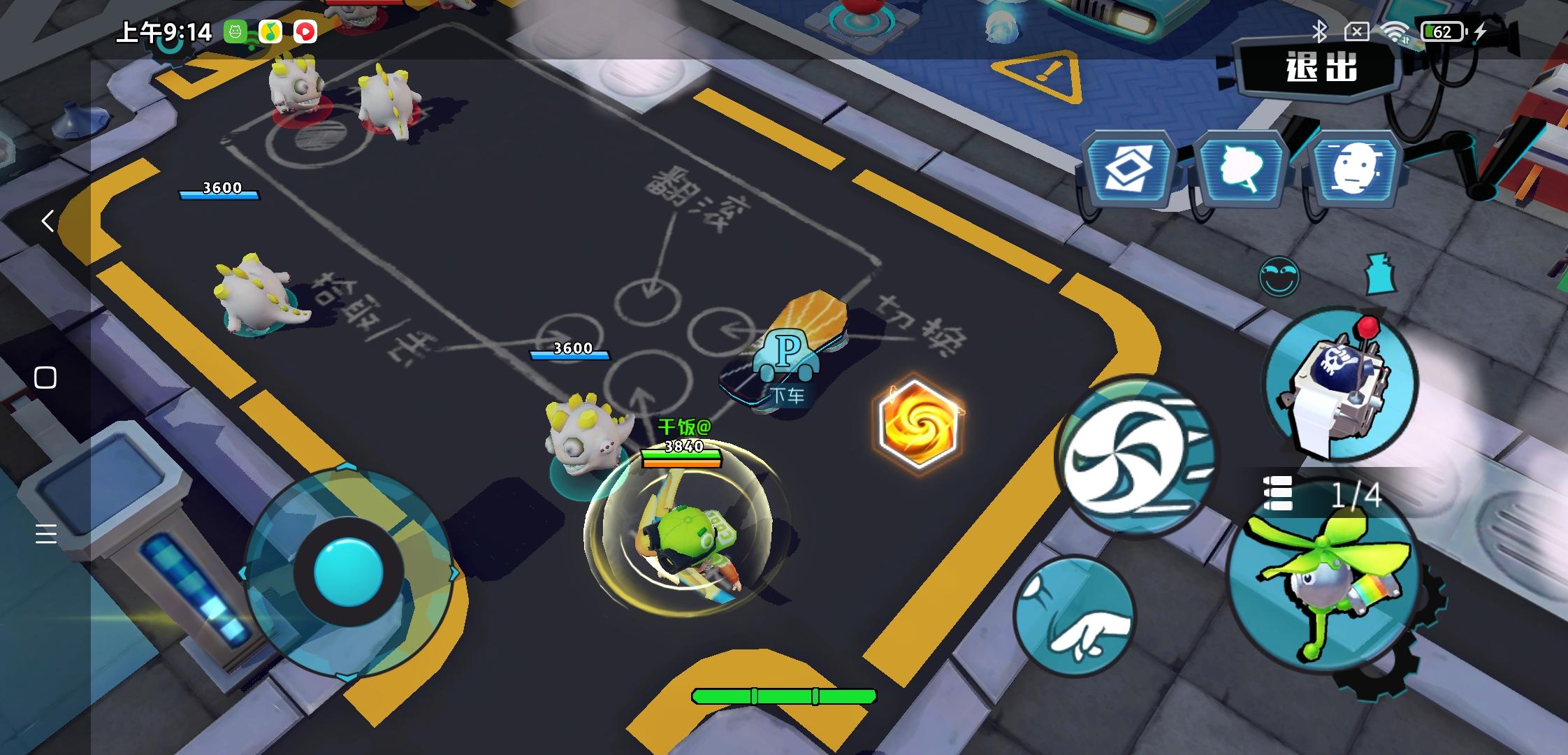Select the diamond emote hologram panel
Viewport: 1568px width, 755px height.
click(x=1128, y=167)
